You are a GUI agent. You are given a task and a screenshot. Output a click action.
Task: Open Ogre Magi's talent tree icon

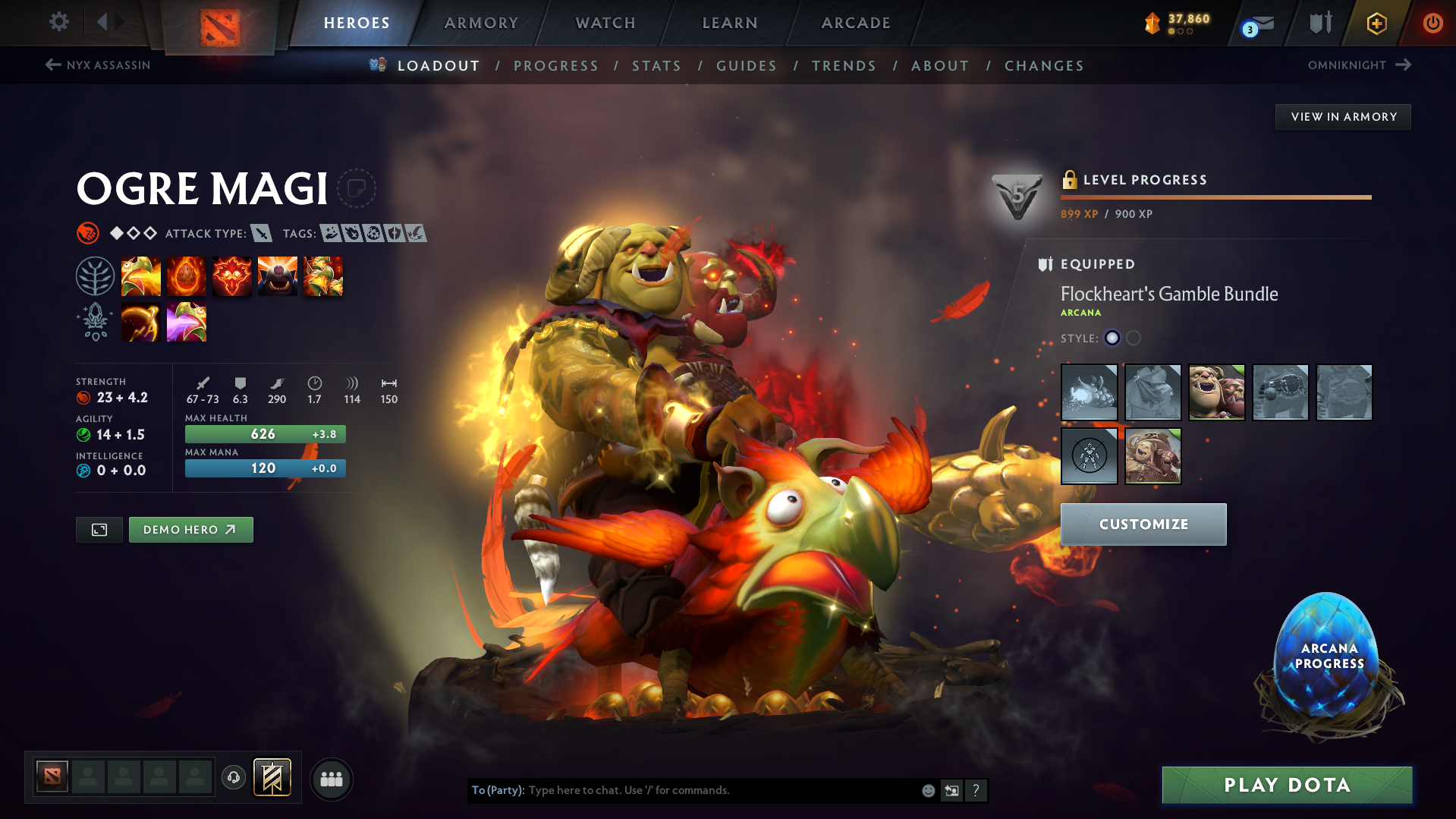click(95, 276)
